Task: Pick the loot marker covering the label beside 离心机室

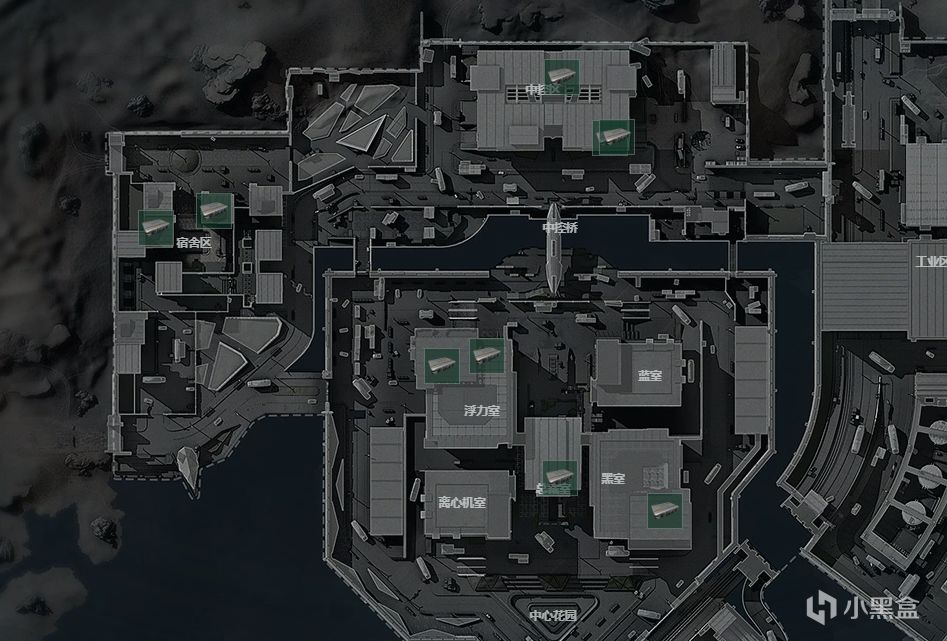Action: [558, 477]
